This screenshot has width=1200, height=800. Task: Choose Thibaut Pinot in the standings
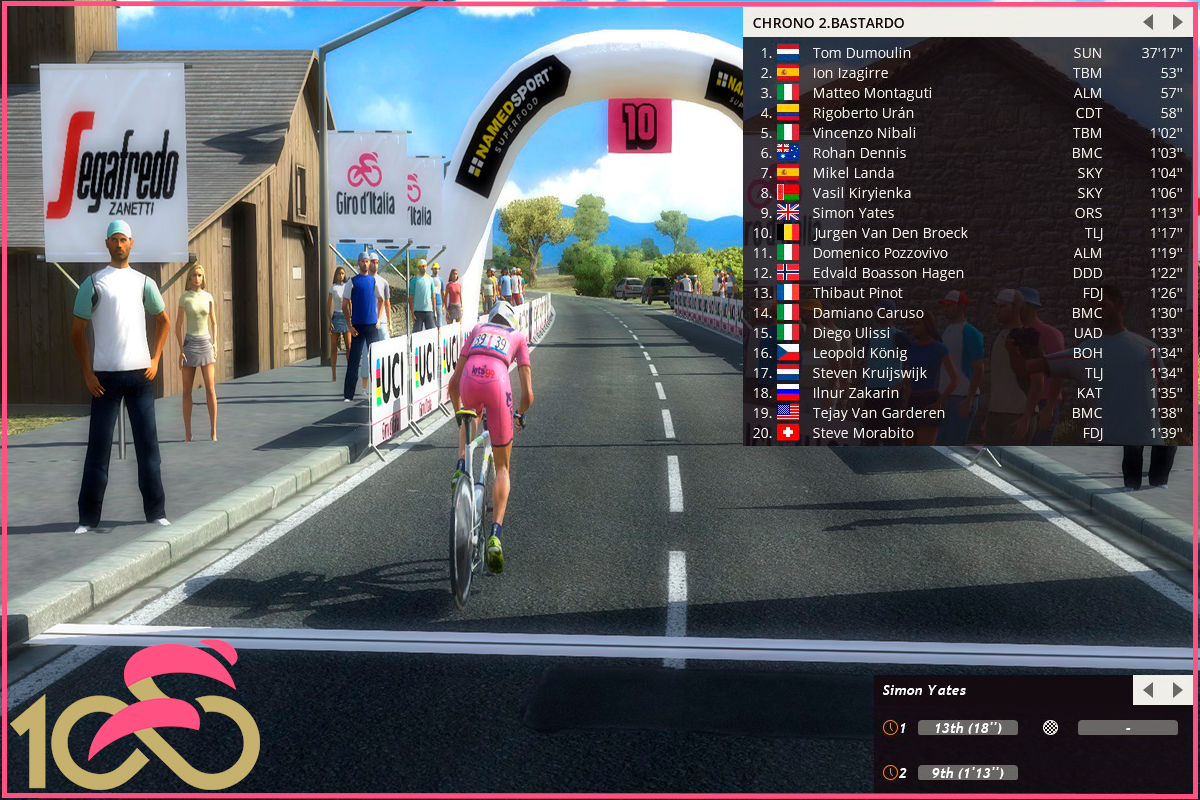click(x=857, y=293)
